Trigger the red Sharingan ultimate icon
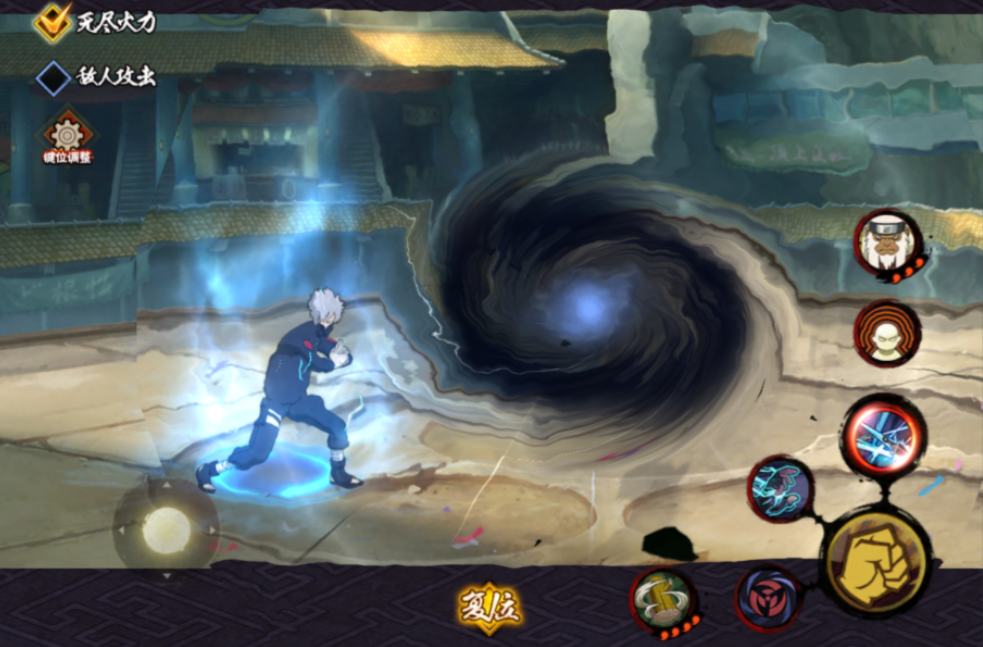The width and height of the screenshot is (983, 647). tap(768, 599)
